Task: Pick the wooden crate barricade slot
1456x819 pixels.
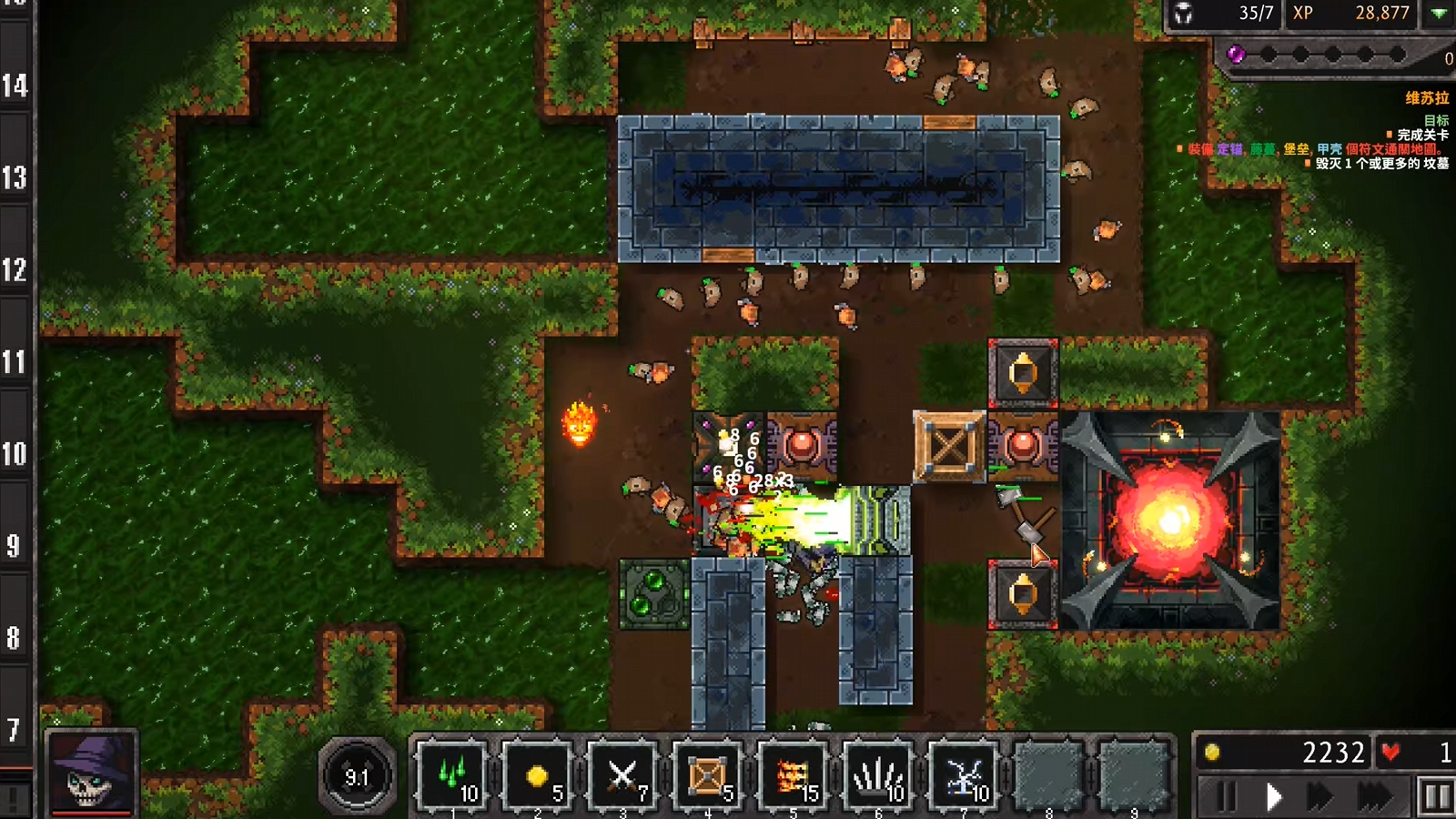Action: [708, 776]
